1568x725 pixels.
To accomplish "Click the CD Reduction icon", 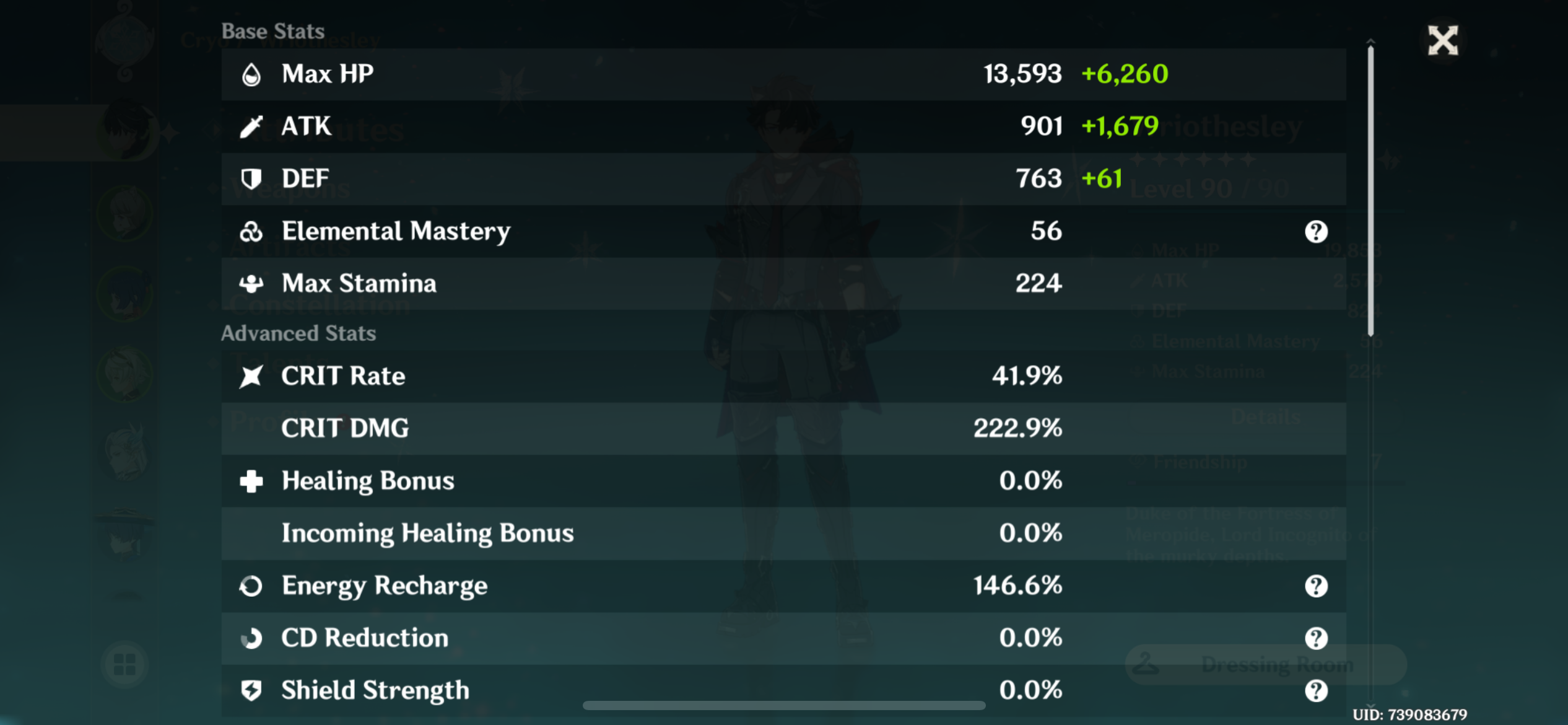I will pos(252,638).
